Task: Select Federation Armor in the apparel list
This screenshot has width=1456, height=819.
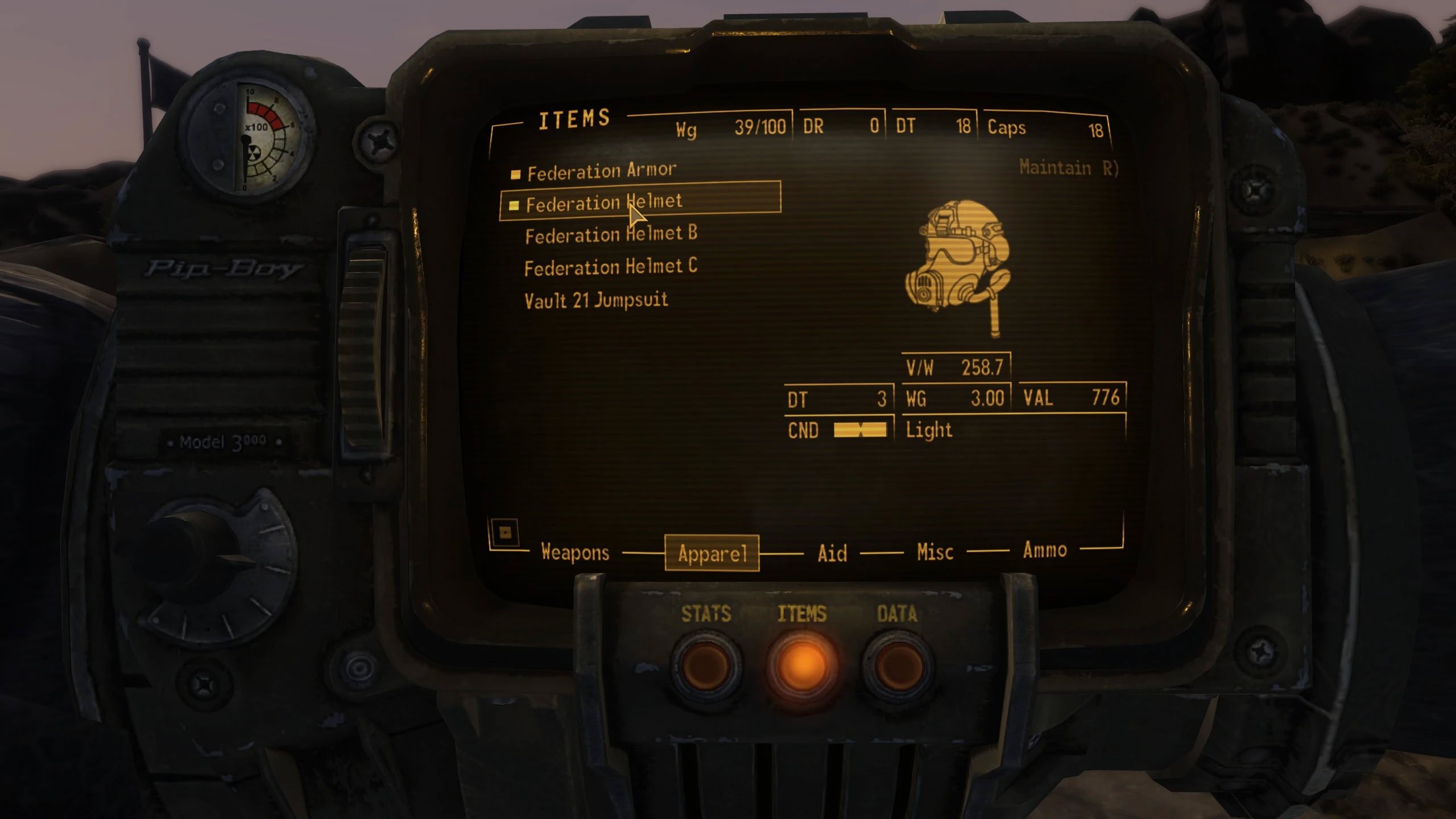Action: (x=602, y=171)
